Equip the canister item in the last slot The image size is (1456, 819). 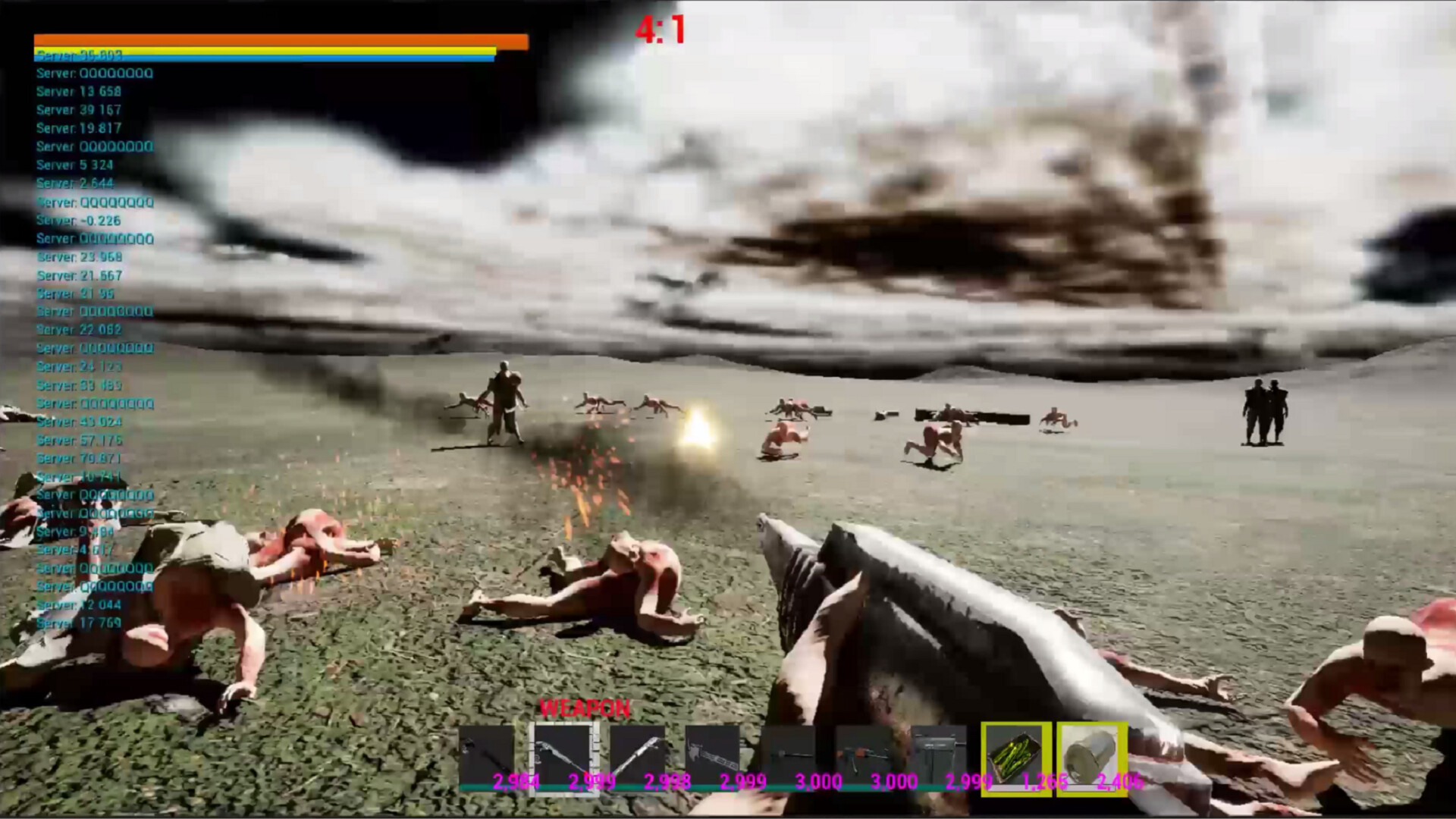click(x=1092, y=758)
